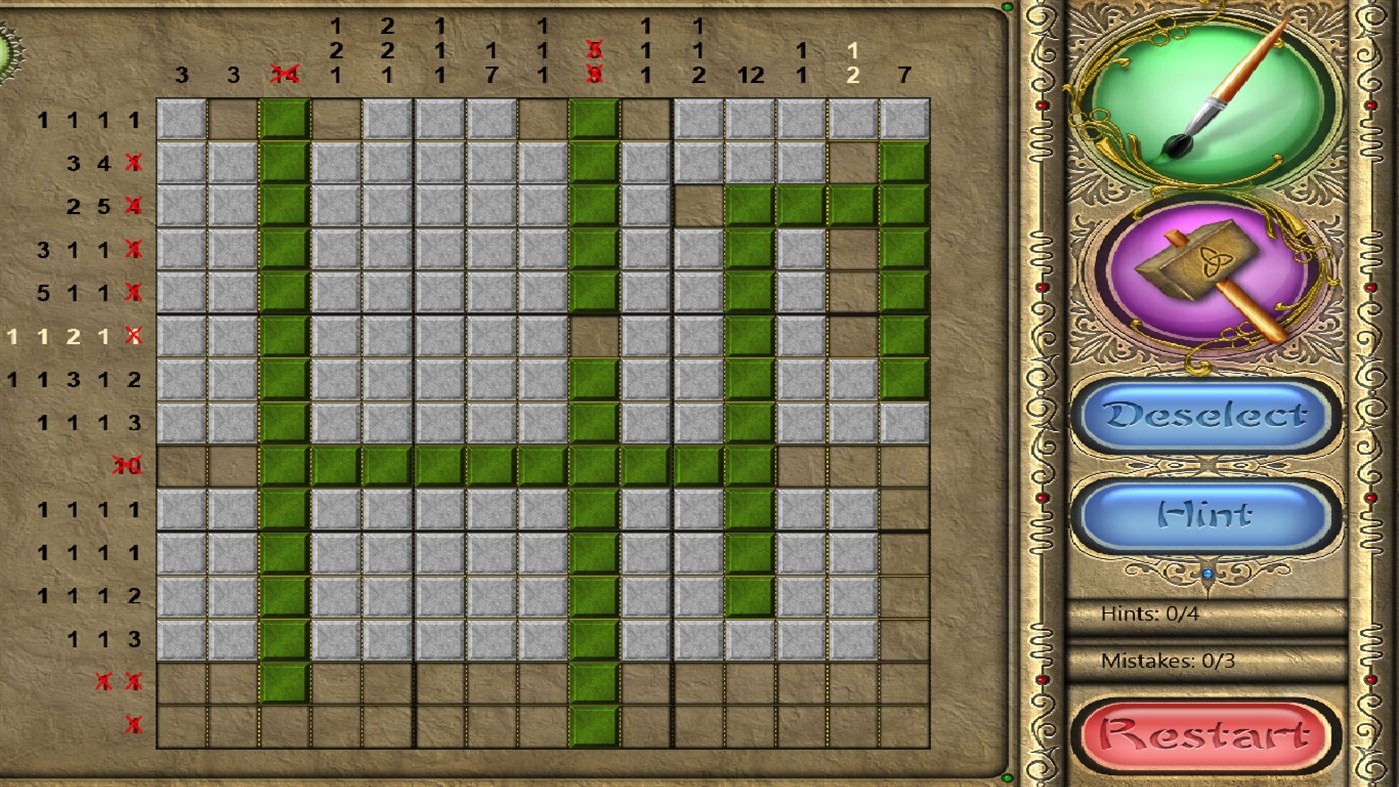Toggle the green cell in the top row

click(282, 120)
